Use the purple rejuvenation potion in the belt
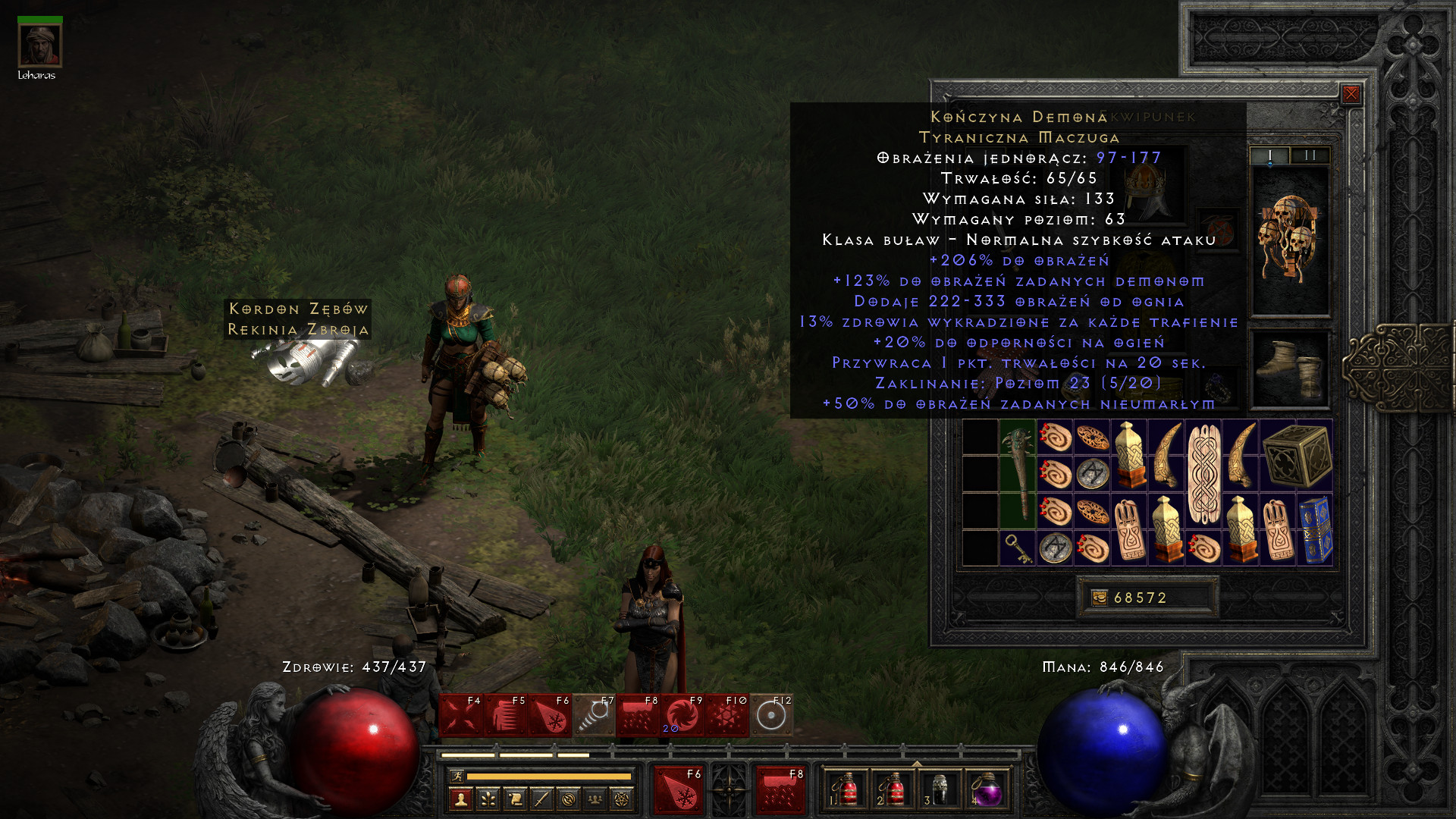Screen dimensions: 1456x819 (986, 790)
